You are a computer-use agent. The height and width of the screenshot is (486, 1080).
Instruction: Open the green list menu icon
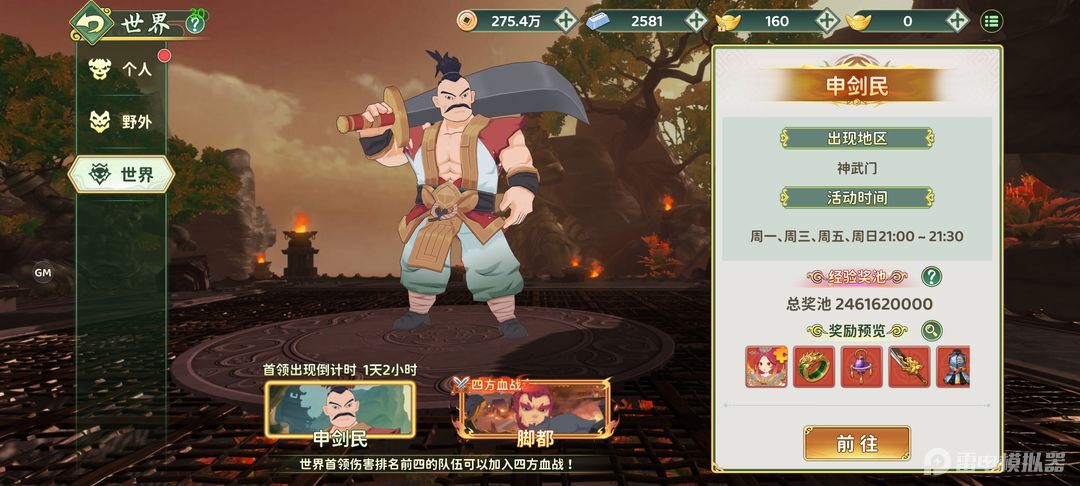(x=991, y=20)
